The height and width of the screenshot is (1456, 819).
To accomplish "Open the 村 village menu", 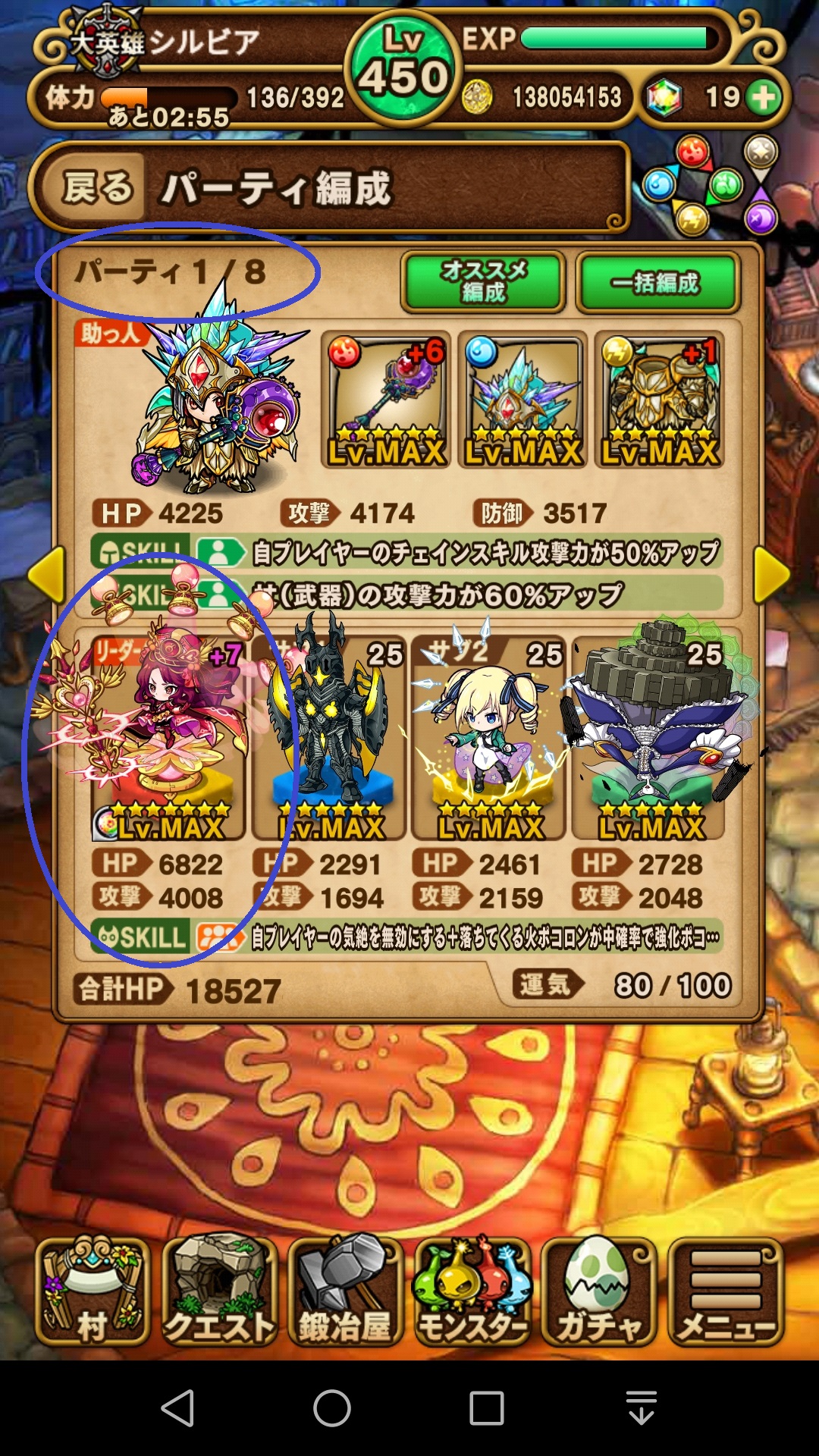I will tap(93, 1291).
